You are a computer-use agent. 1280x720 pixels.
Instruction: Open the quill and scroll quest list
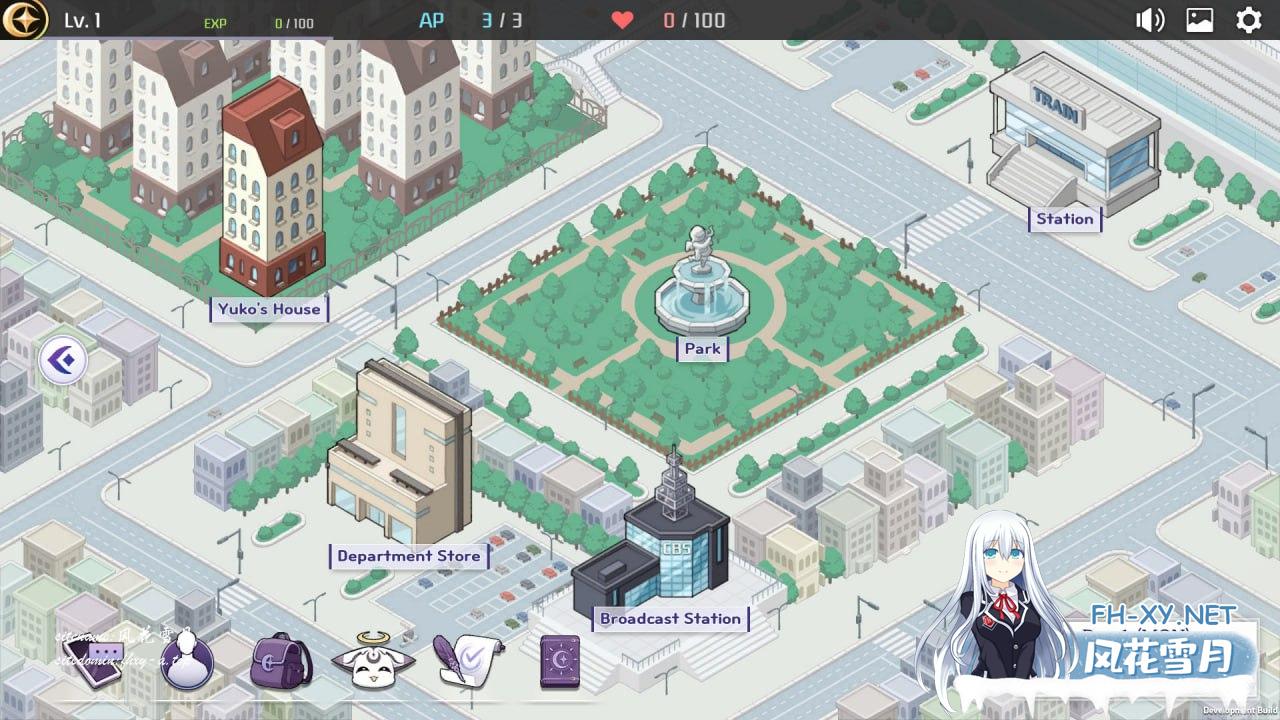point(466,661)
